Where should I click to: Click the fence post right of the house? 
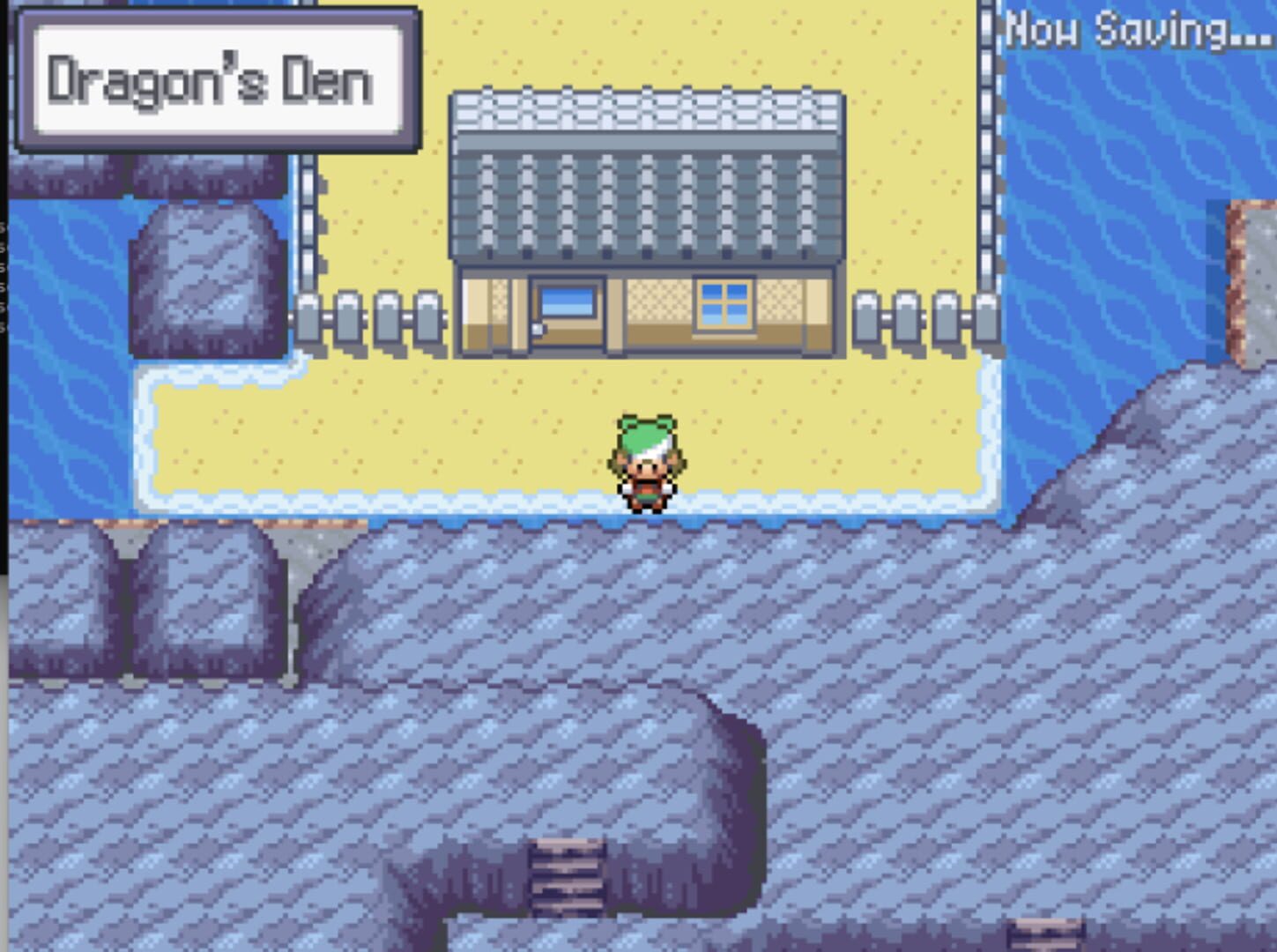click(908, 317)
